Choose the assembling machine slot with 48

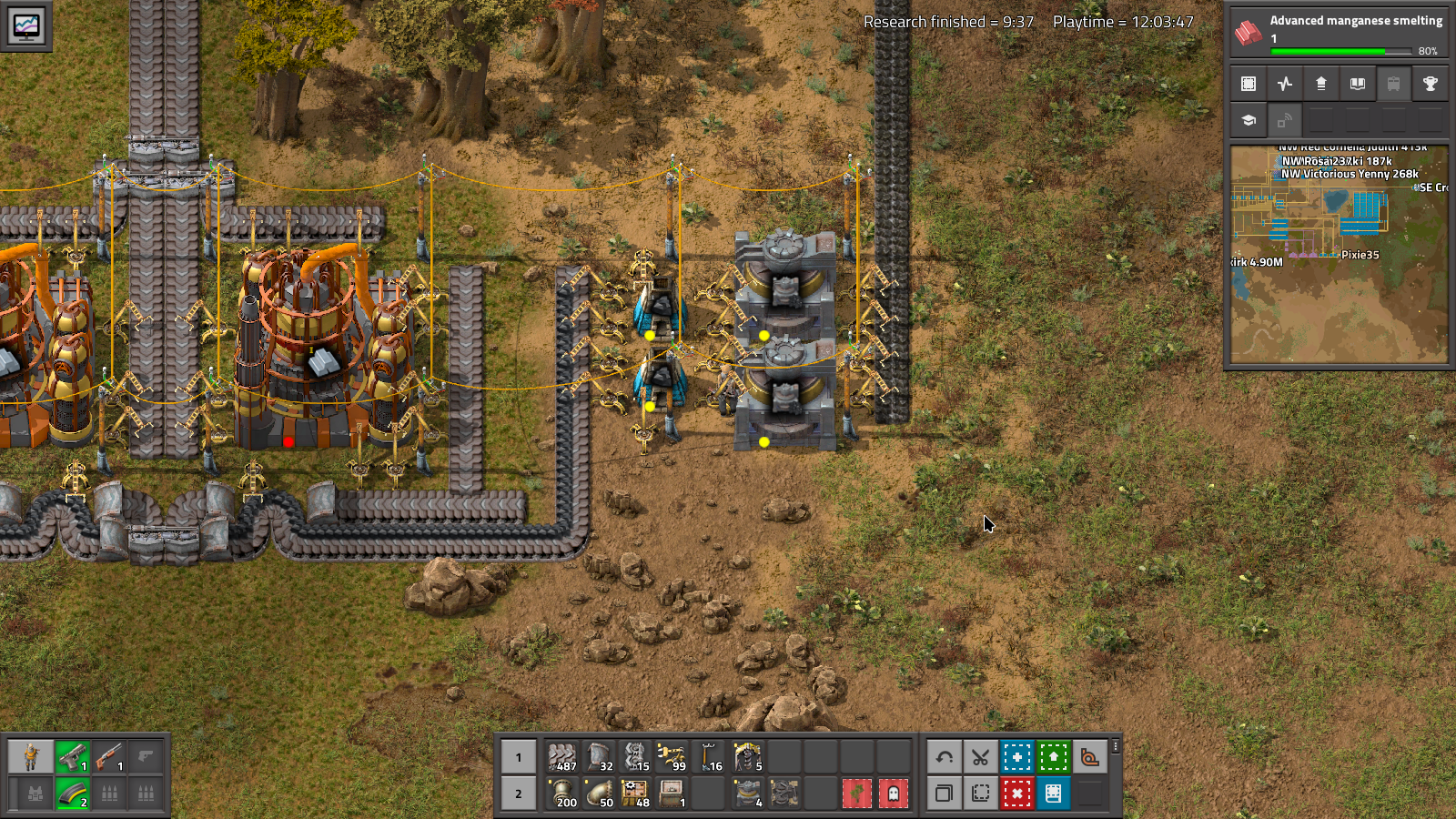pos(635,794)
